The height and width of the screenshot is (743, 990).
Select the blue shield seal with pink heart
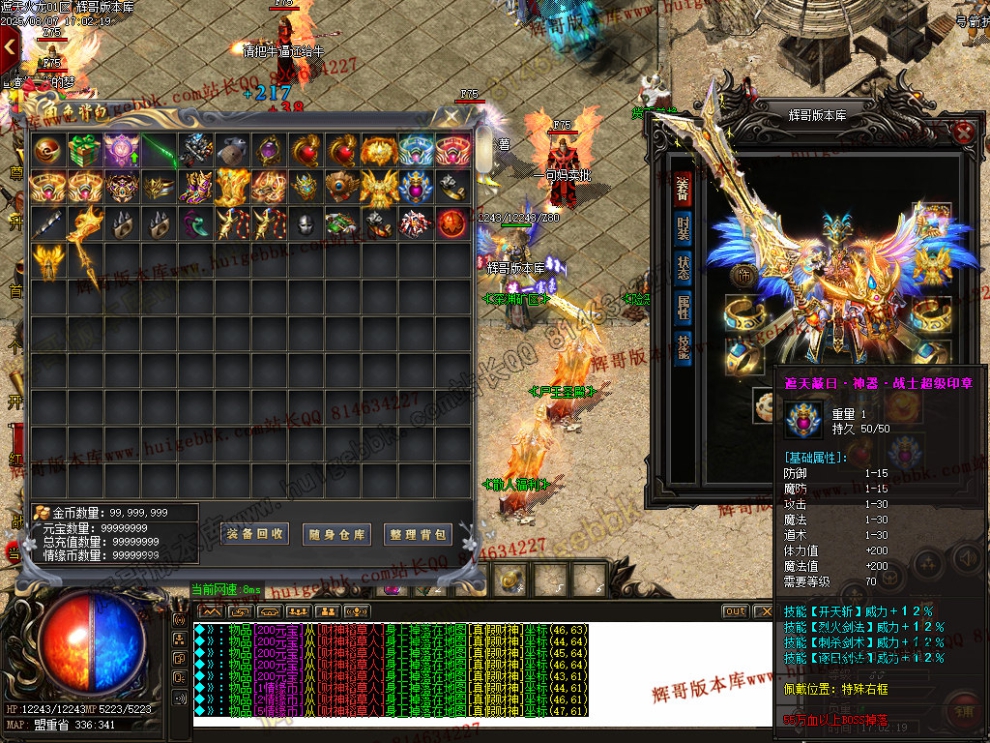pos(415,187)
